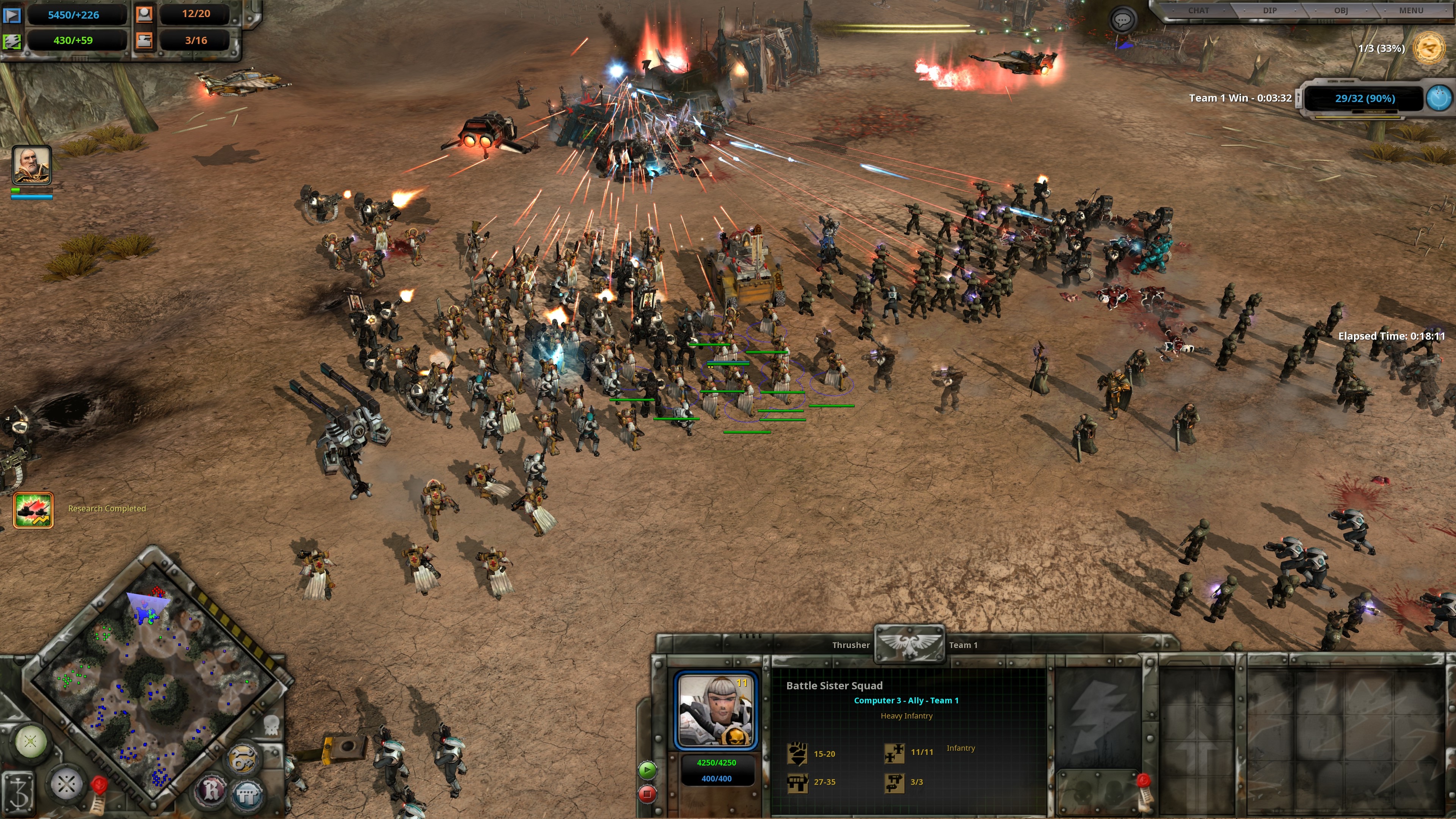Click the speech bubble chat icon

(x=1122, y=20)
